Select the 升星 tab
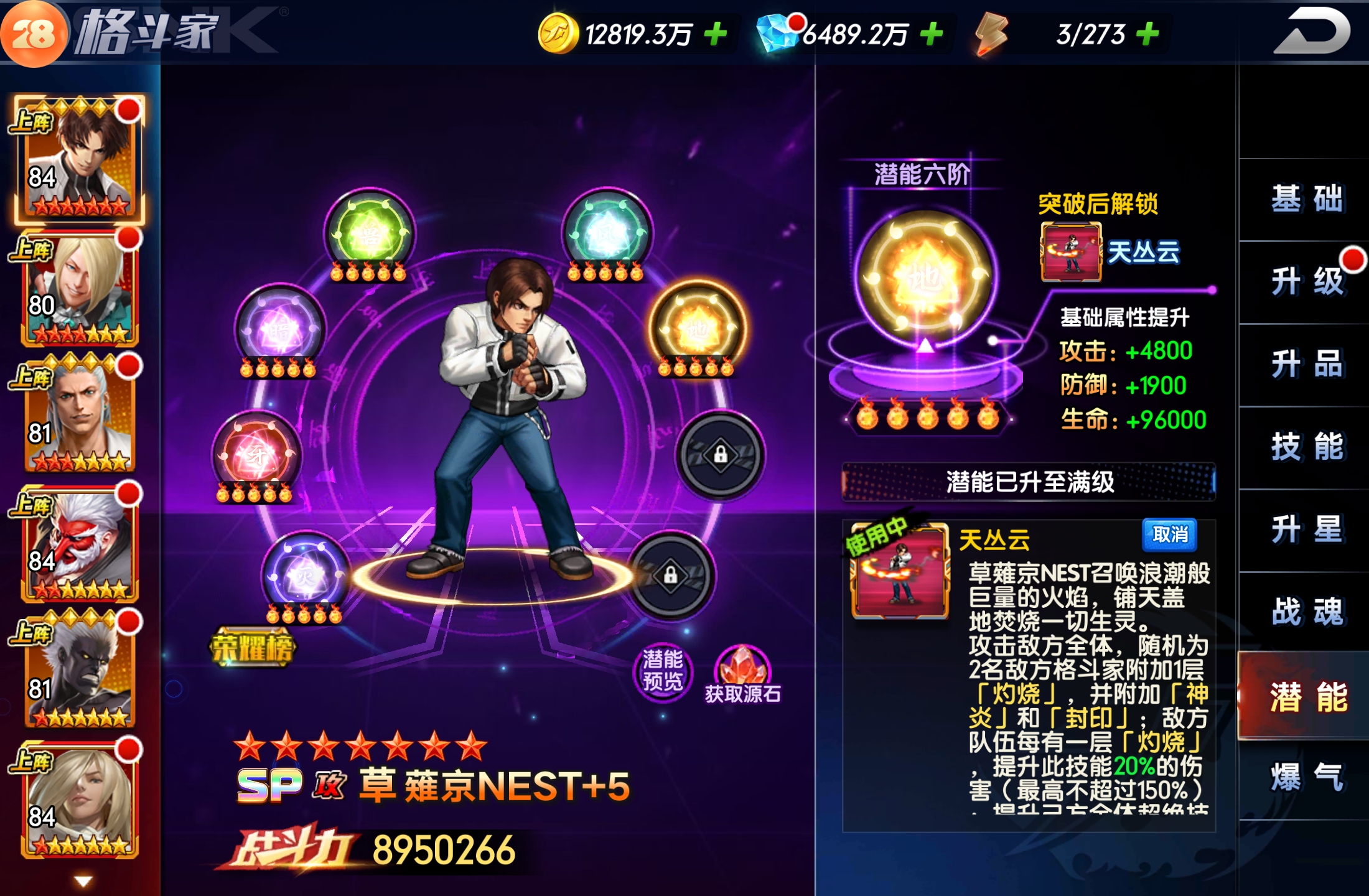The height and width of the screenshot is (896, 1369). 1306,530
